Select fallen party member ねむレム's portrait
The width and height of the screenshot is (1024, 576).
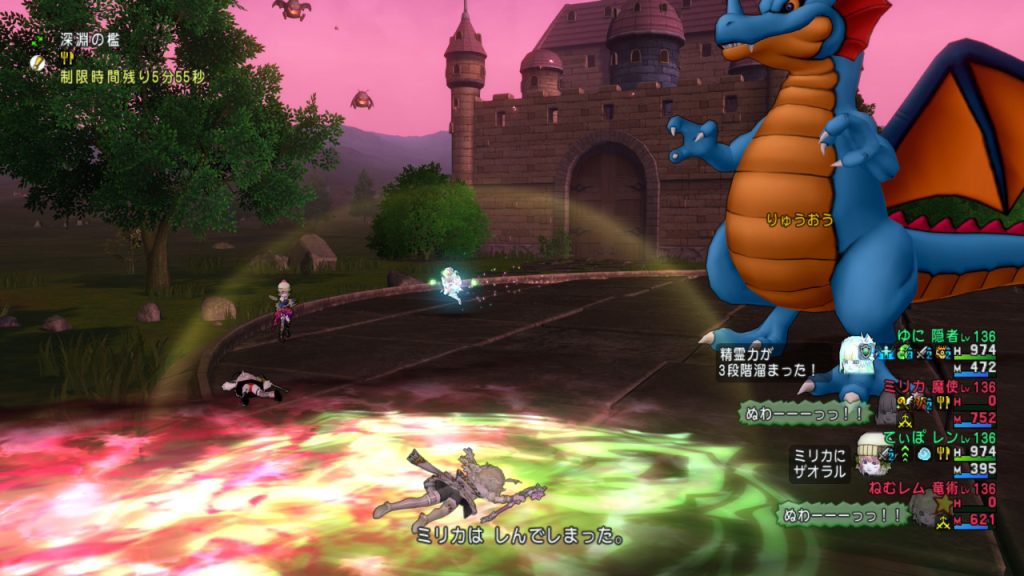click(x=922, y=505)
